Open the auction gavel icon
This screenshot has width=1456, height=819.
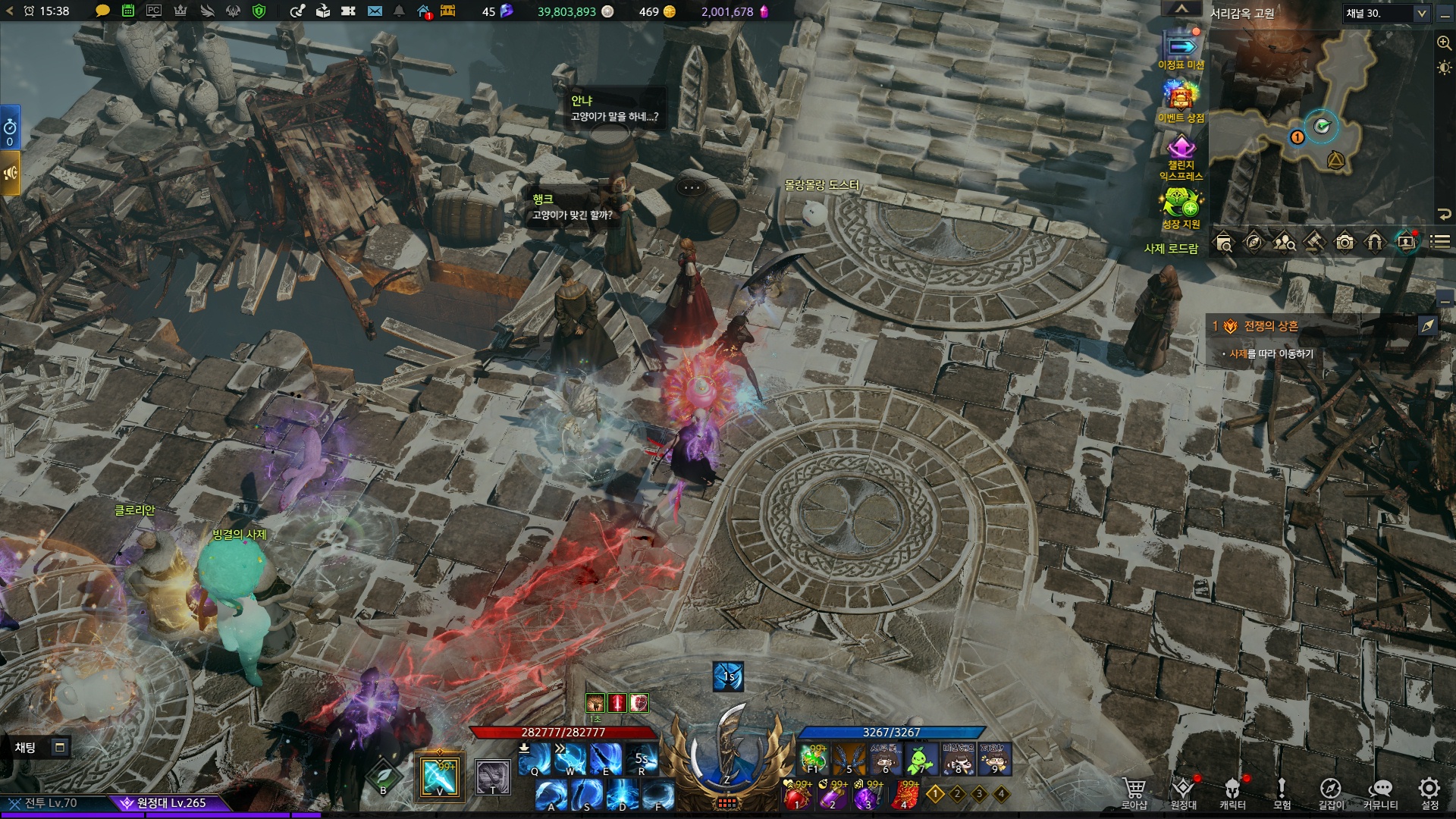[x=1314, y=242]
